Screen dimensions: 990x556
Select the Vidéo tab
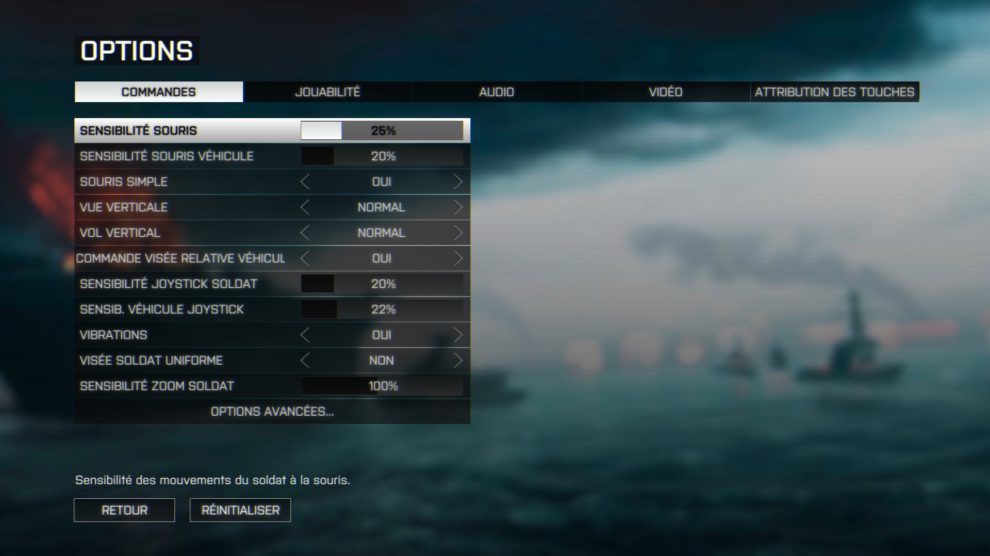[665, 92]
